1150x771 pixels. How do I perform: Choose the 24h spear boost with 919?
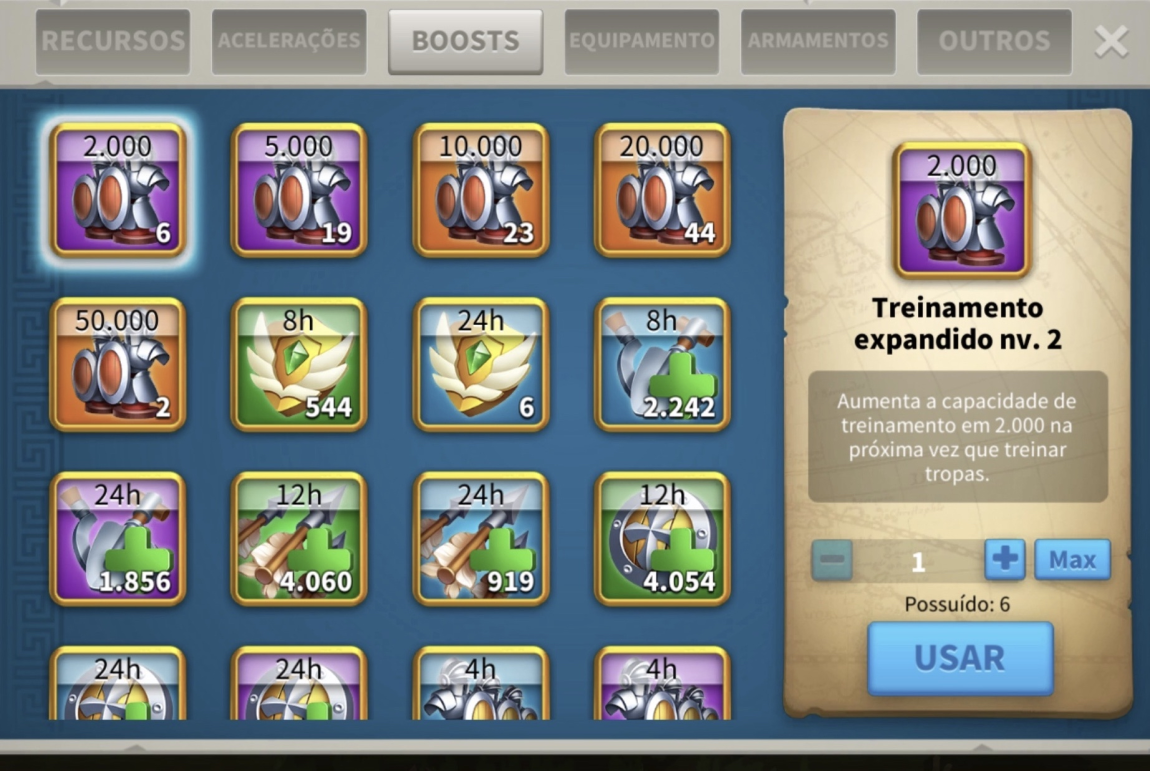pyautogui.click(x=481, y=539)
